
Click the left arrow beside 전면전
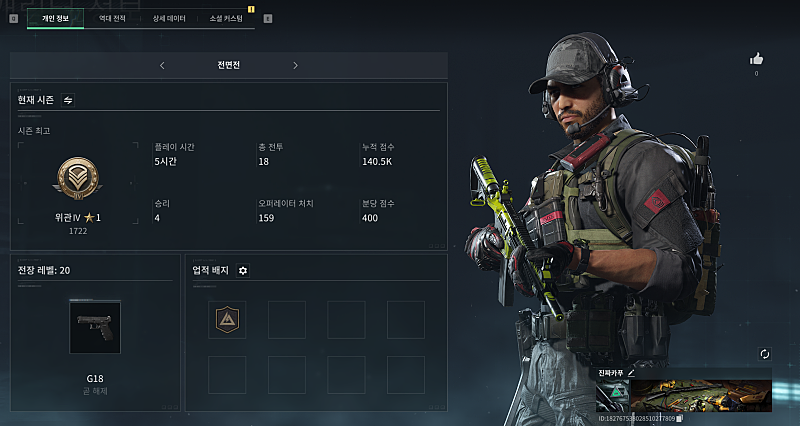click(x=162, y=65)
